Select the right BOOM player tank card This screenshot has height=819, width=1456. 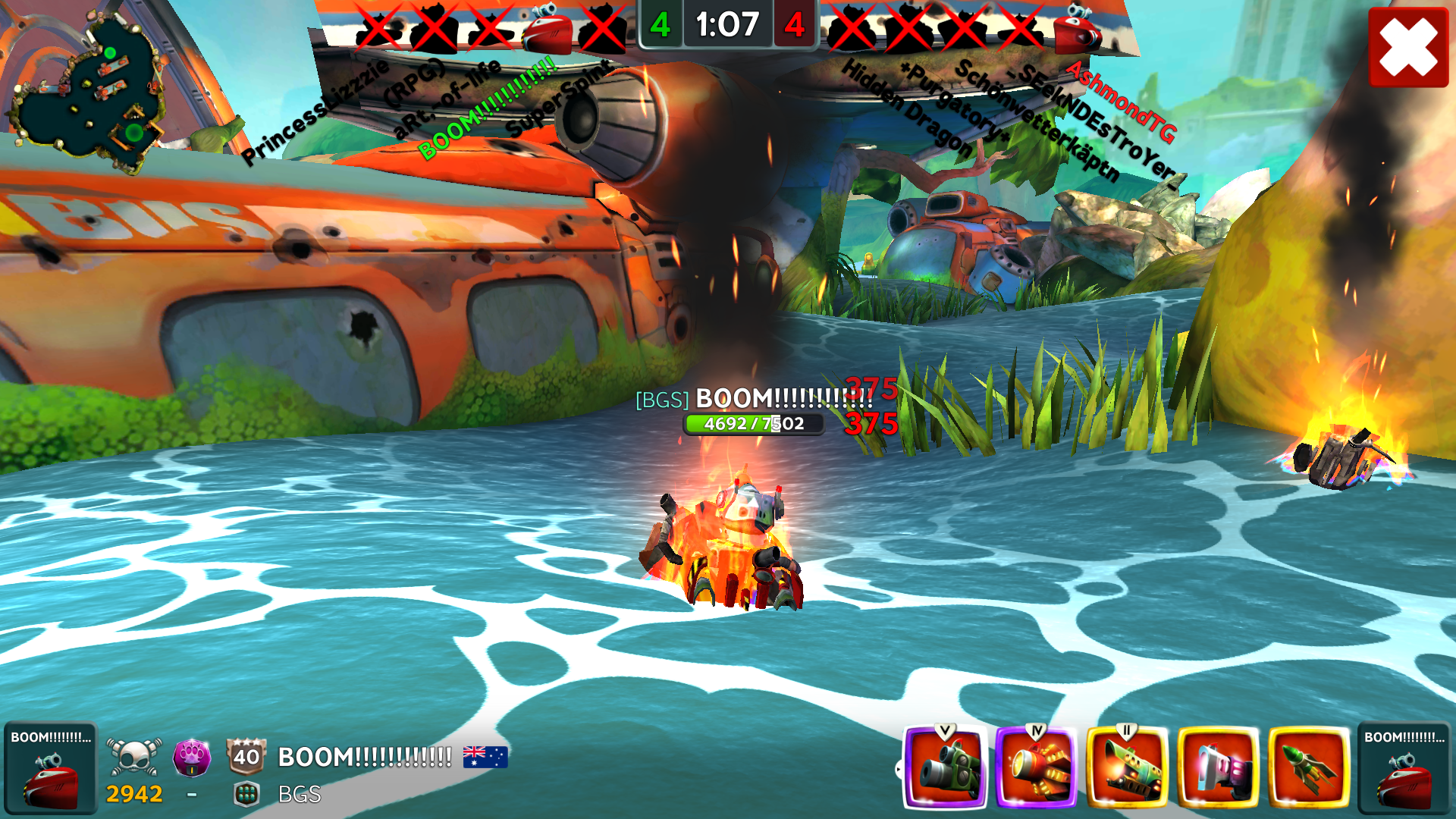tap(1404, 767)
